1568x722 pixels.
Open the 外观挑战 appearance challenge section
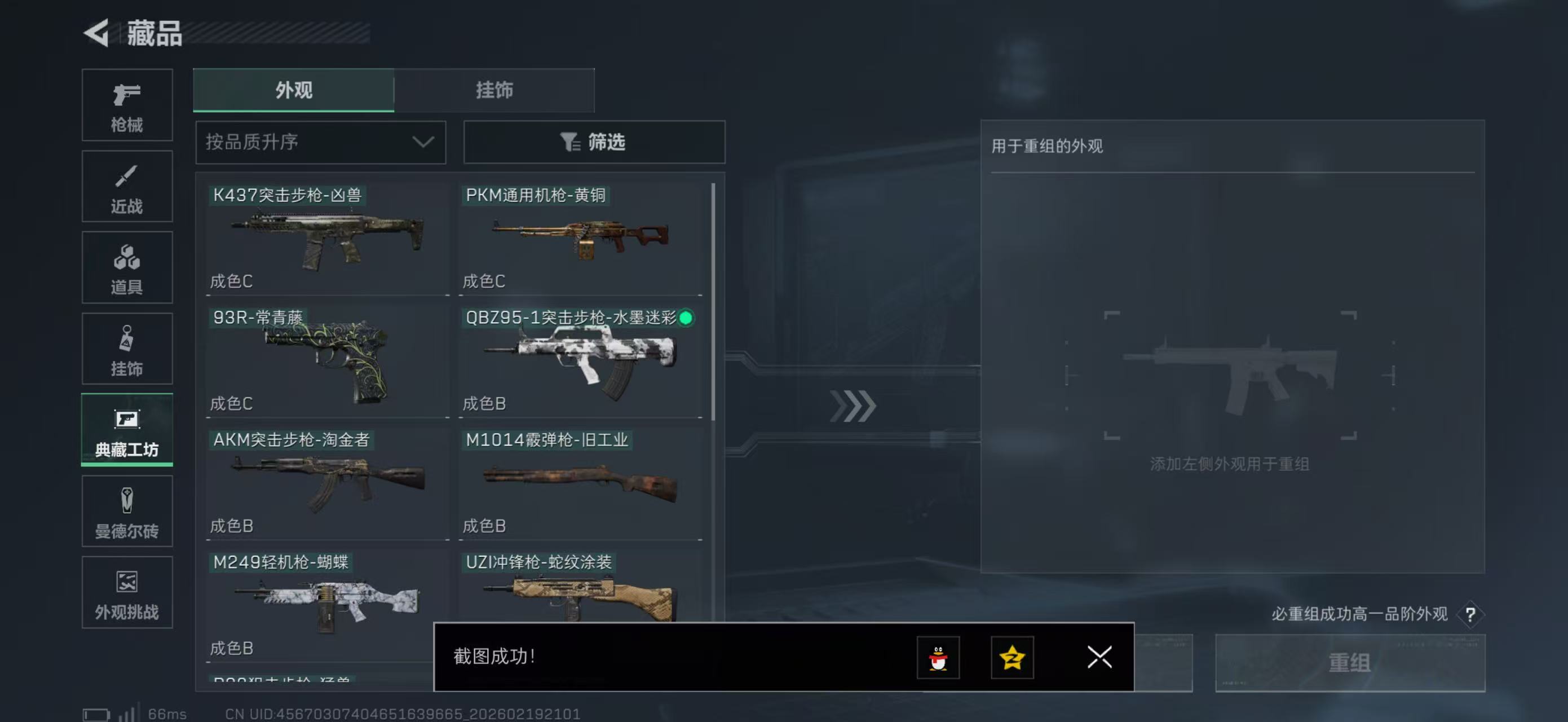click(127, 592)
